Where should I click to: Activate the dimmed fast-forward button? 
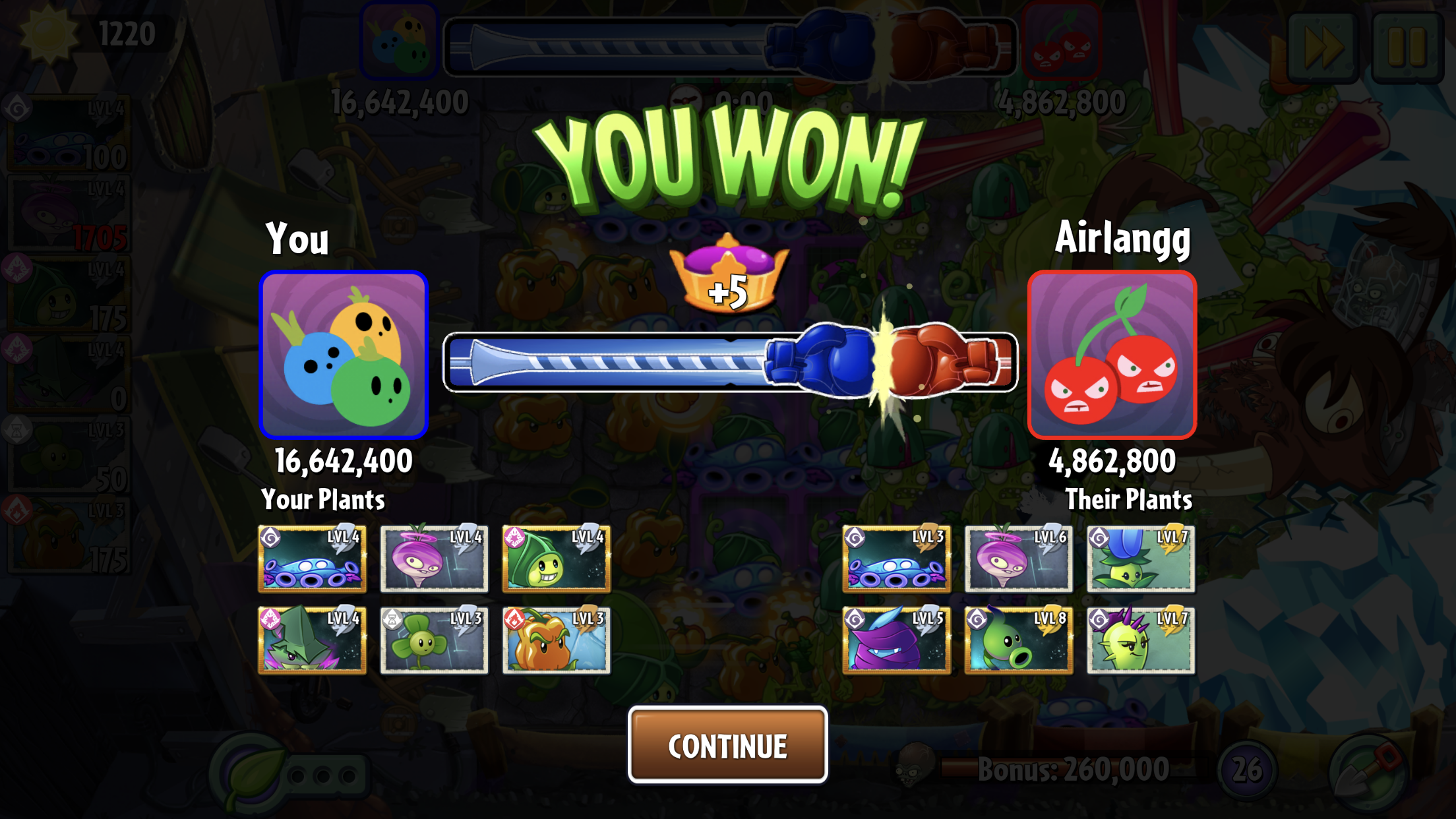1323,46
